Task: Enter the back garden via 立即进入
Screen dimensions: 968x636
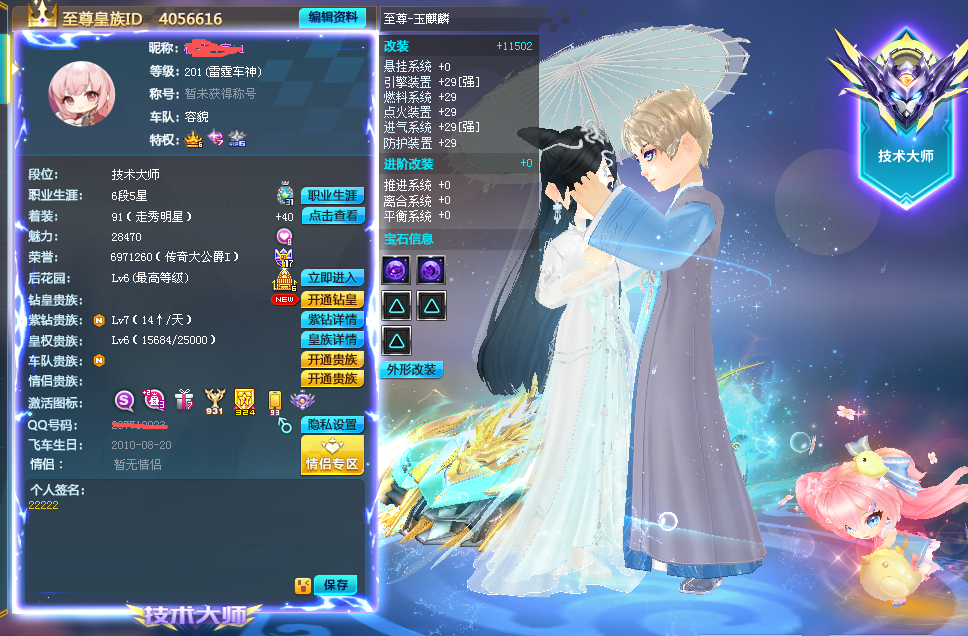Action: 332,278
